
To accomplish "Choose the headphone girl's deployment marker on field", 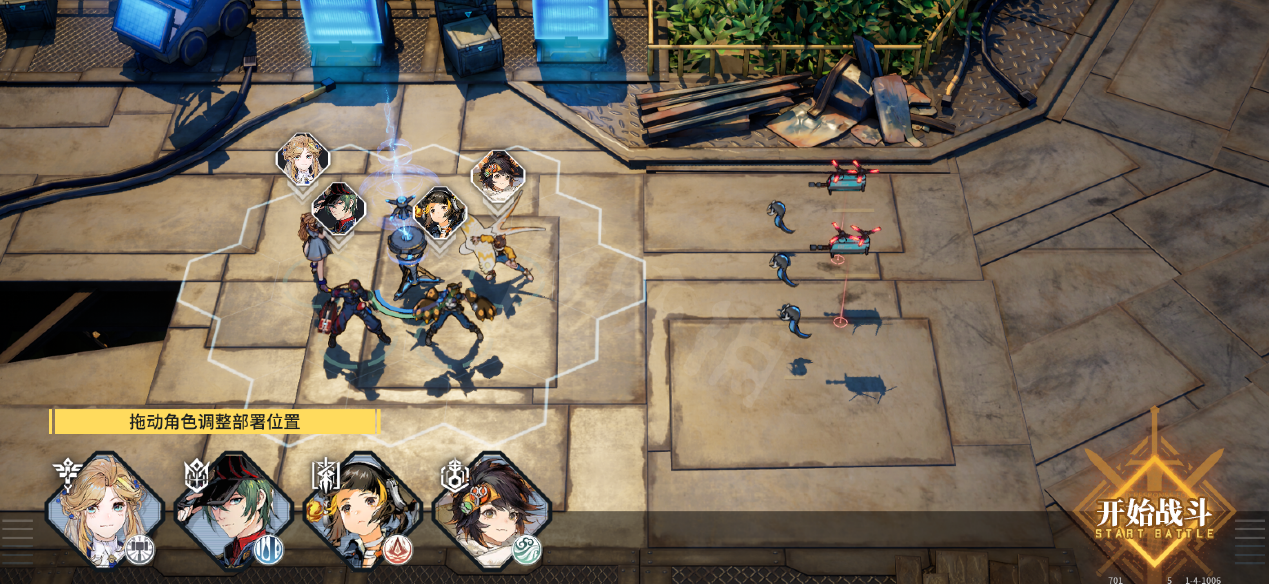I will (x=440, y=211).
